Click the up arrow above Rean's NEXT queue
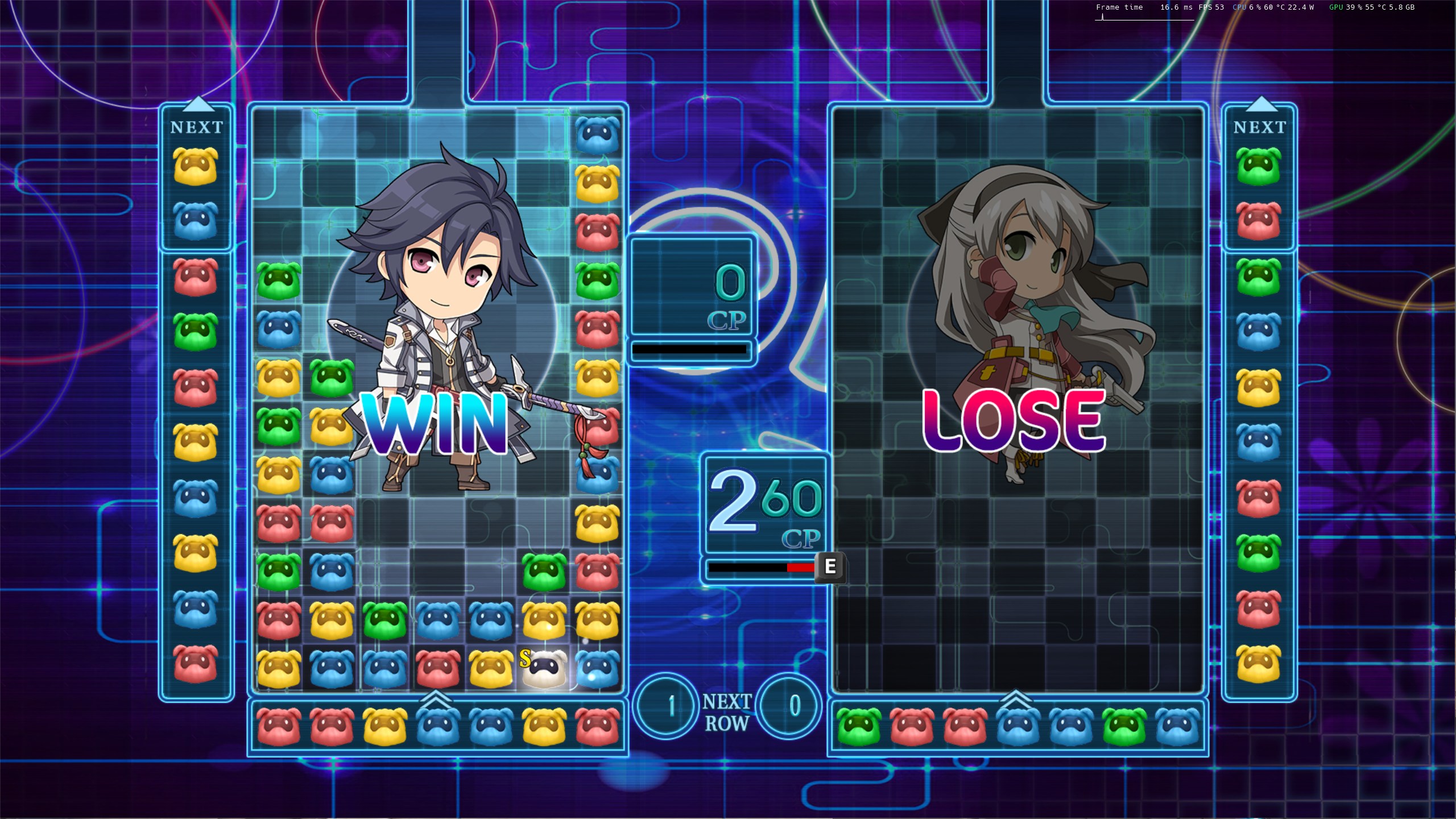The image size is (1456, 819). (x=197, y=104)
